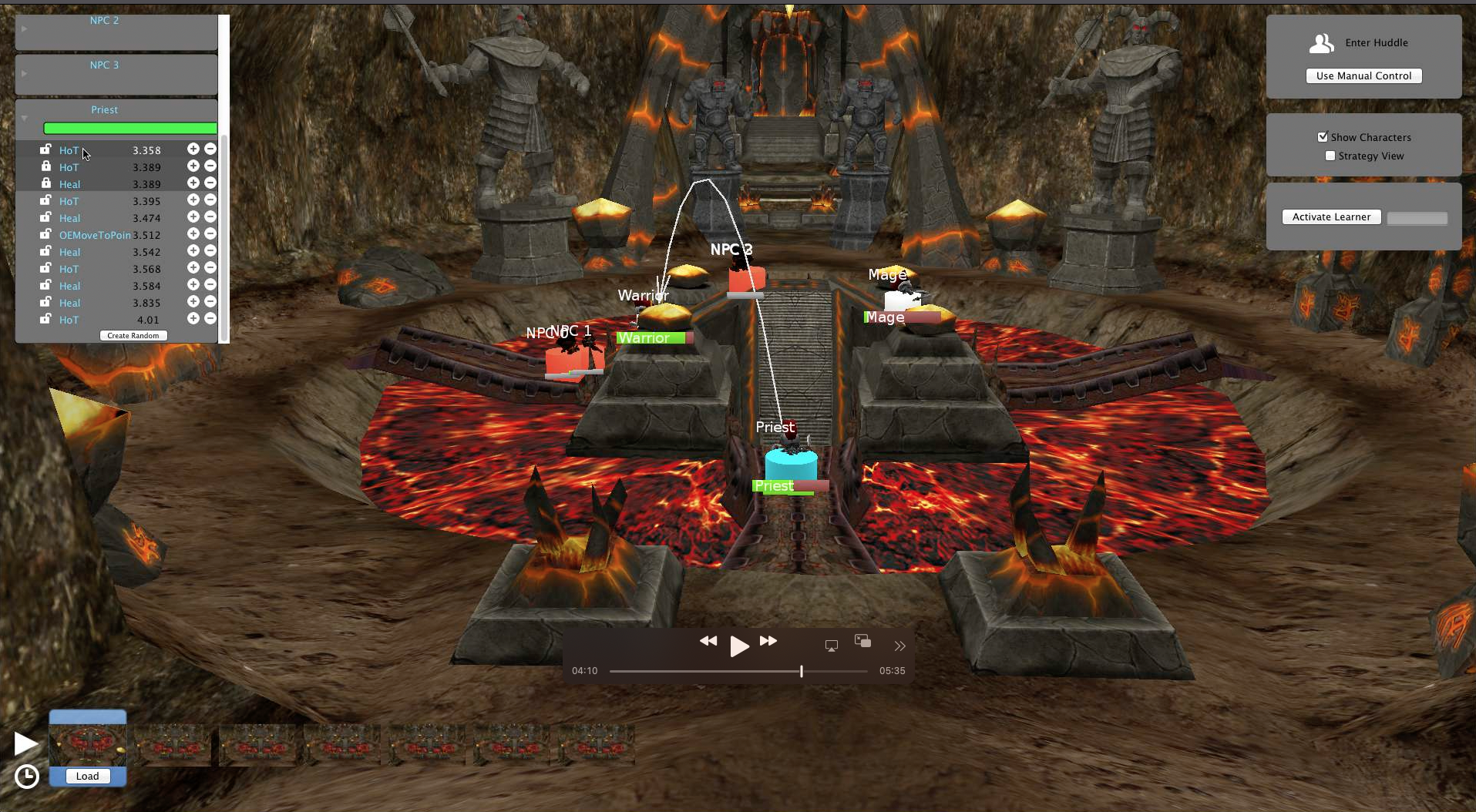
Task: Expand the NPC 2 panel
Action: click(x=25, y=29)
